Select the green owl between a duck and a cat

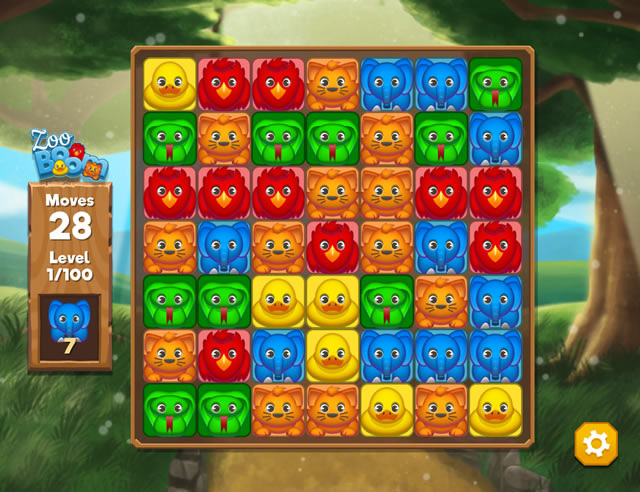386,301
